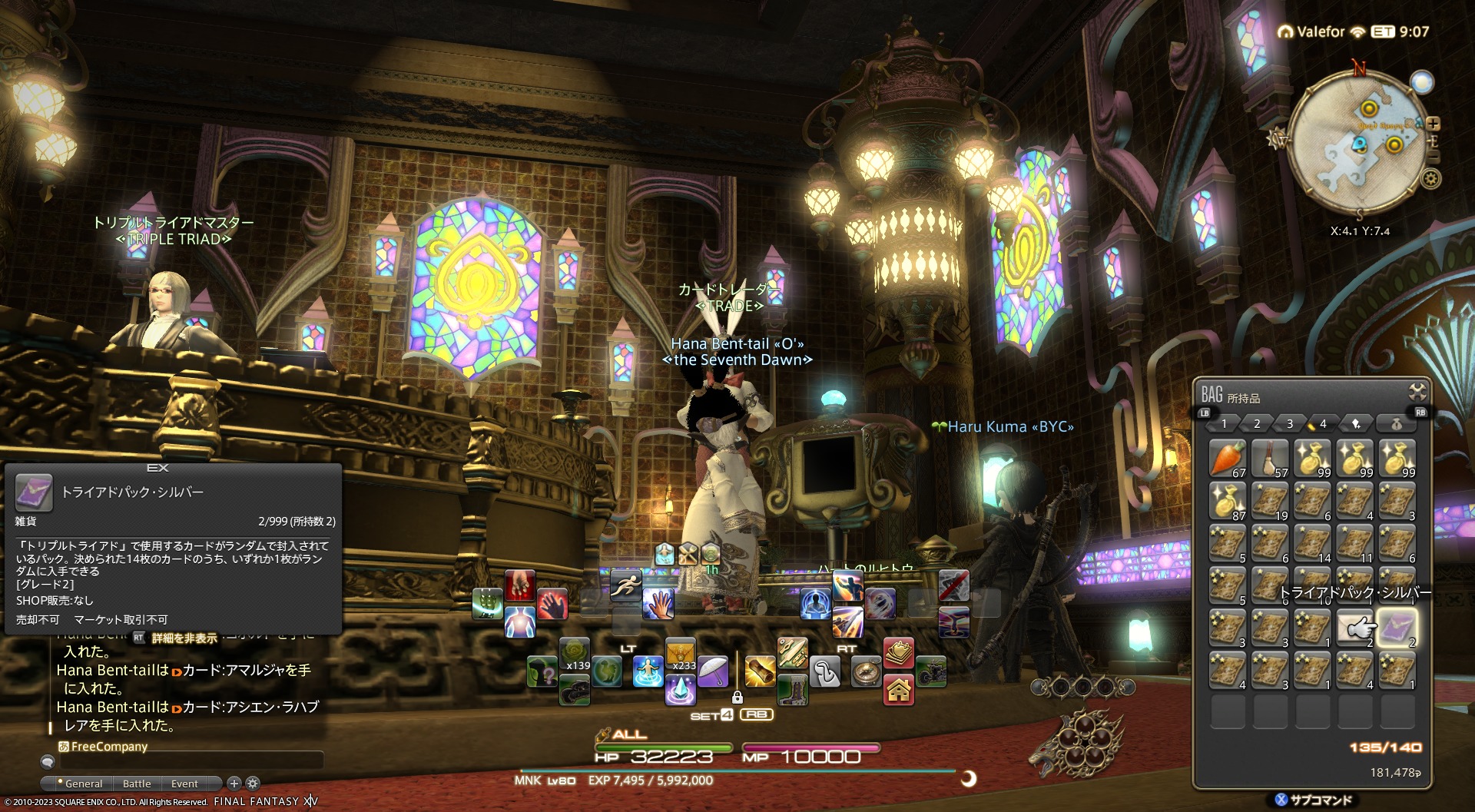Screen dimensions: 1475x812
Task: Open chat log settings gear icon
Action: 253,784
